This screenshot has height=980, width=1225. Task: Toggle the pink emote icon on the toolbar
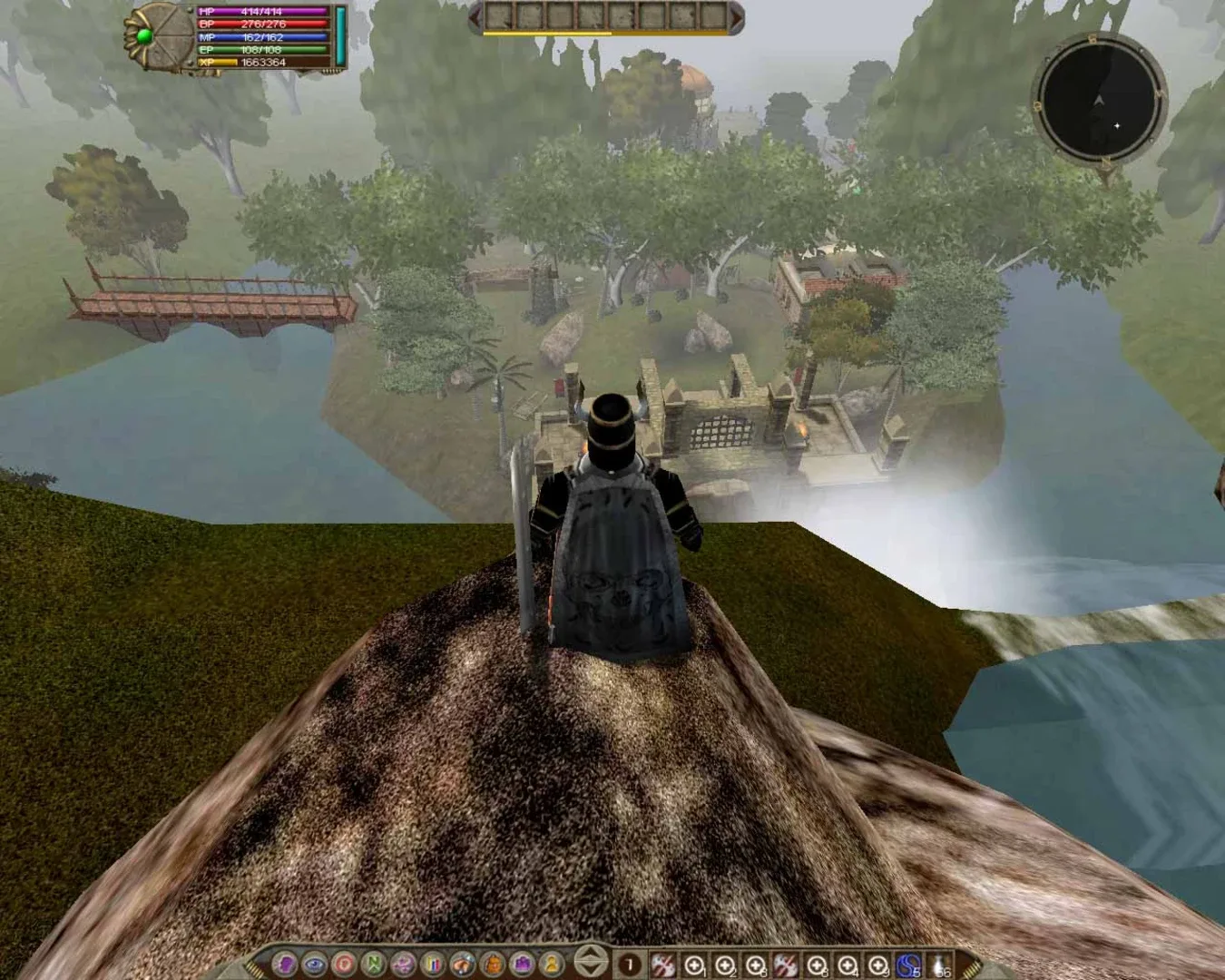(x=405, y=965)
